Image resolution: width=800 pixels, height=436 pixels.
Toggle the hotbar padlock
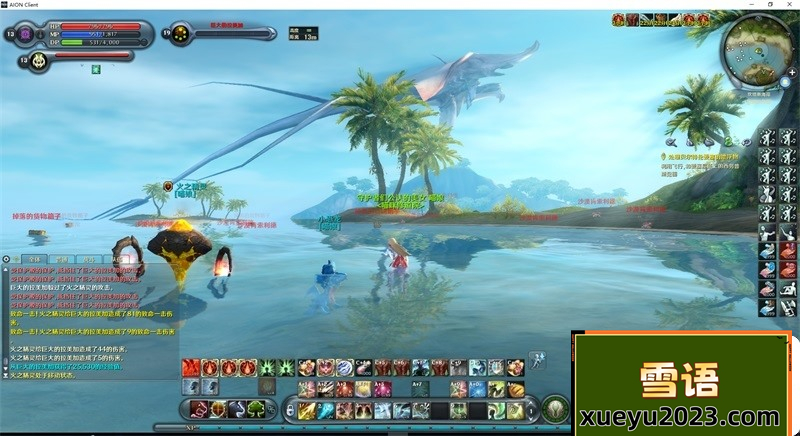(x=289, y=410)
